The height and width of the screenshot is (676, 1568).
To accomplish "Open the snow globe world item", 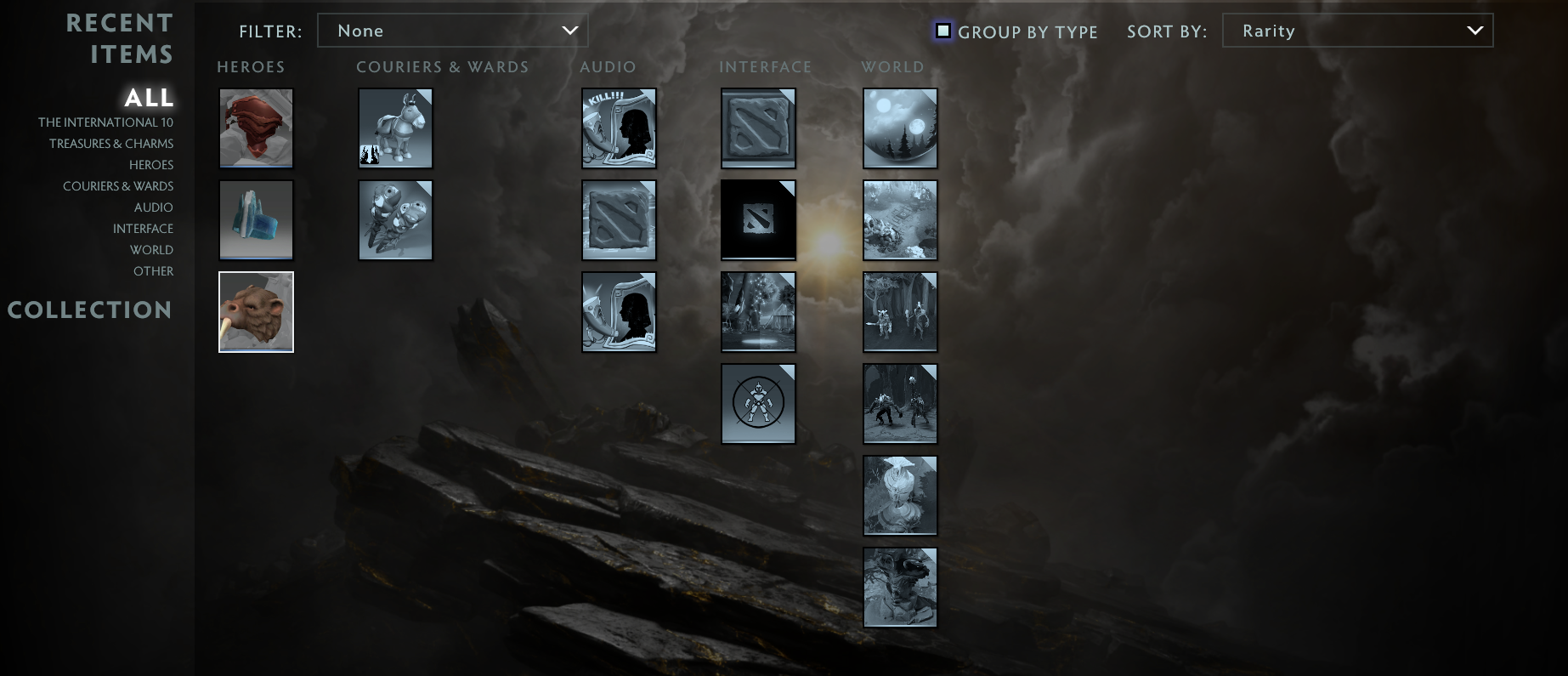I will click(x=900, y=128).
